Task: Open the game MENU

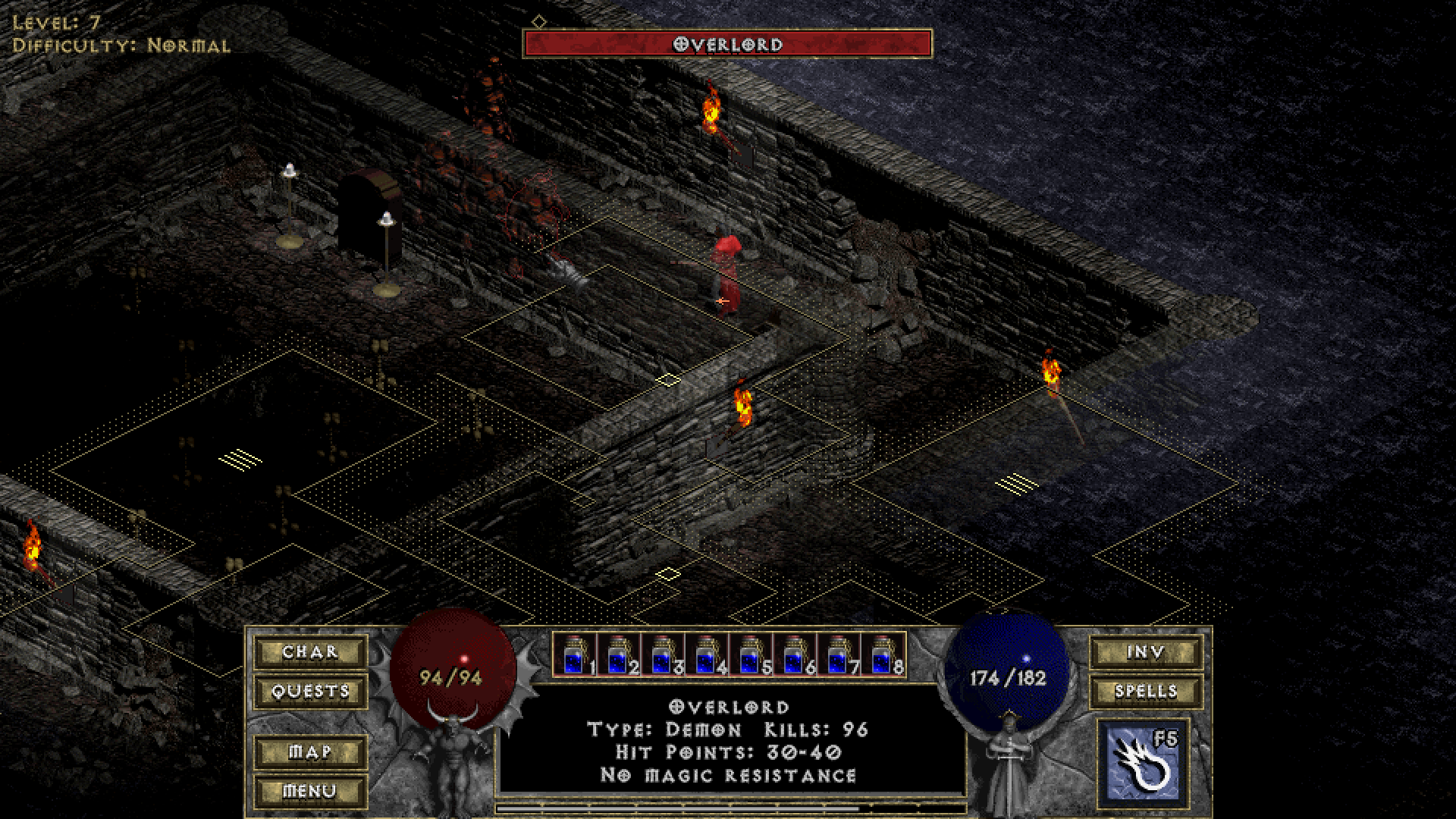Action: coord(309,790)
